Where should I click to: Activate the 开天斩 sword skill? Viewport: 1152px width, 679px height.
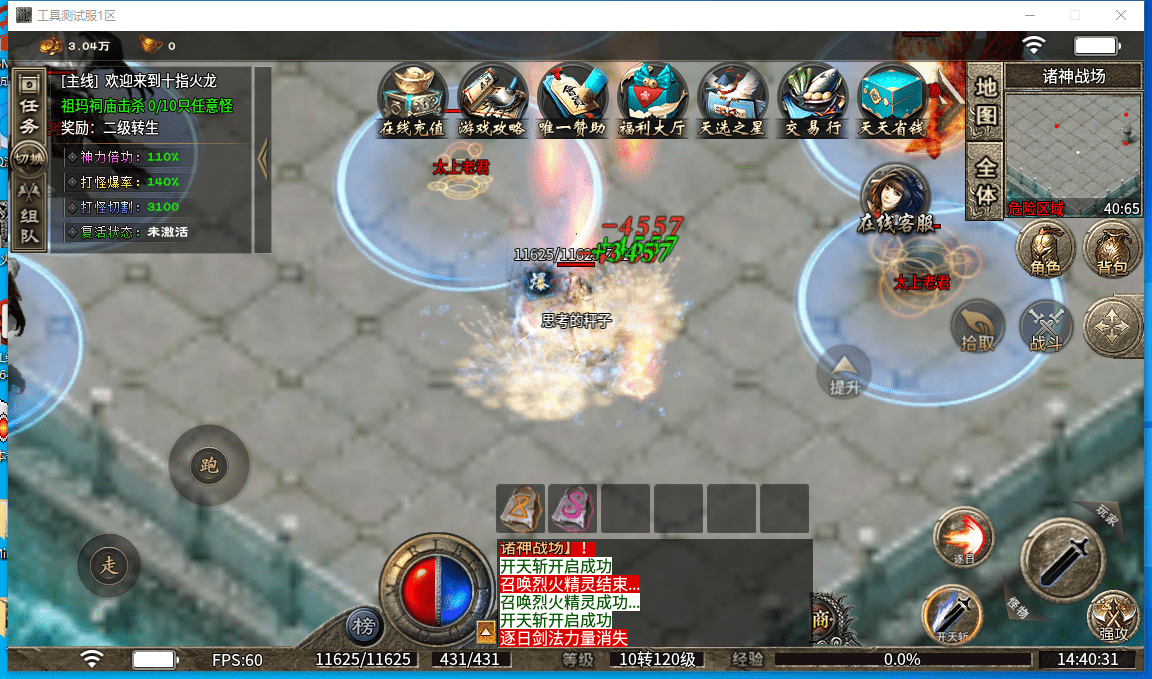(952, 614)
